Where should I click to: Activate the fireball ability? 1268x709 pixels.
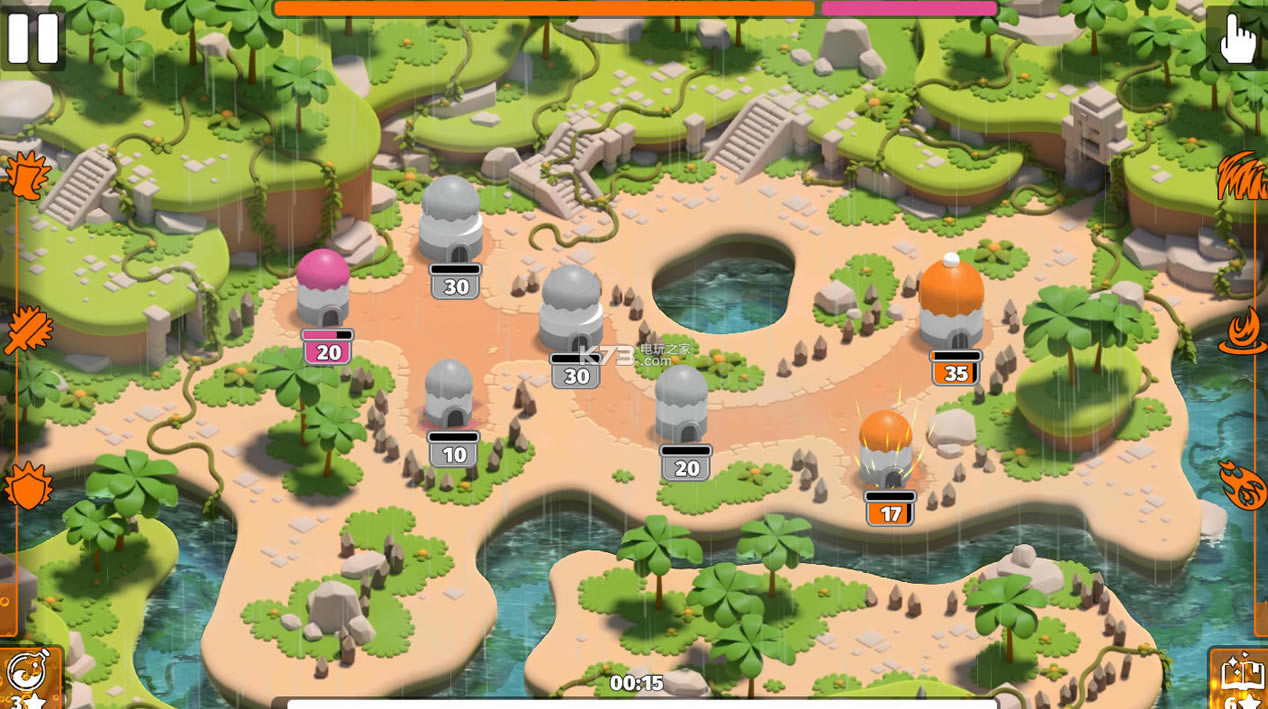pyautogui.click(x=1242, y=485)
